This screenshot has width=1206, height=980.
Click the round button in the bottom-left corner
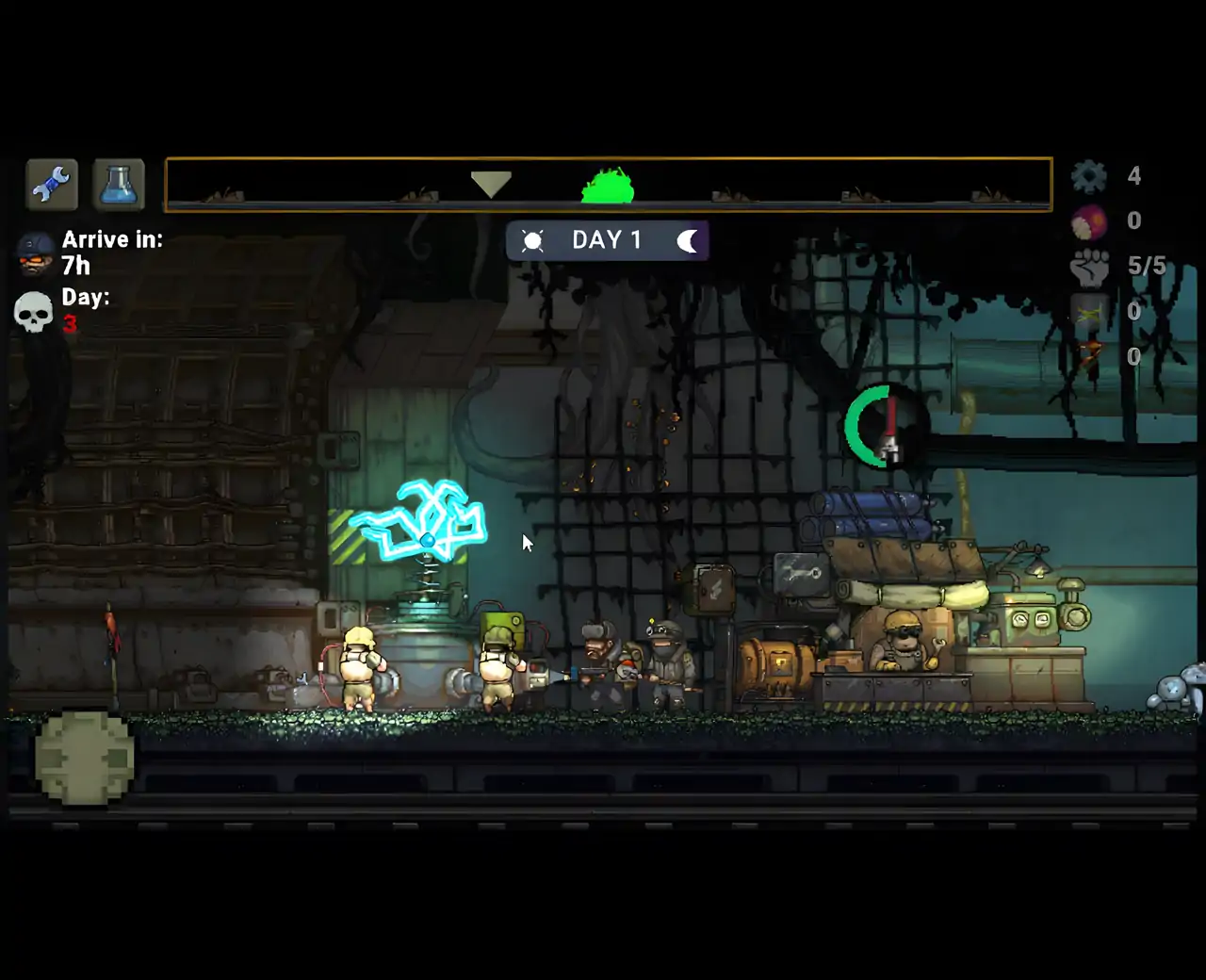point(85,758)
